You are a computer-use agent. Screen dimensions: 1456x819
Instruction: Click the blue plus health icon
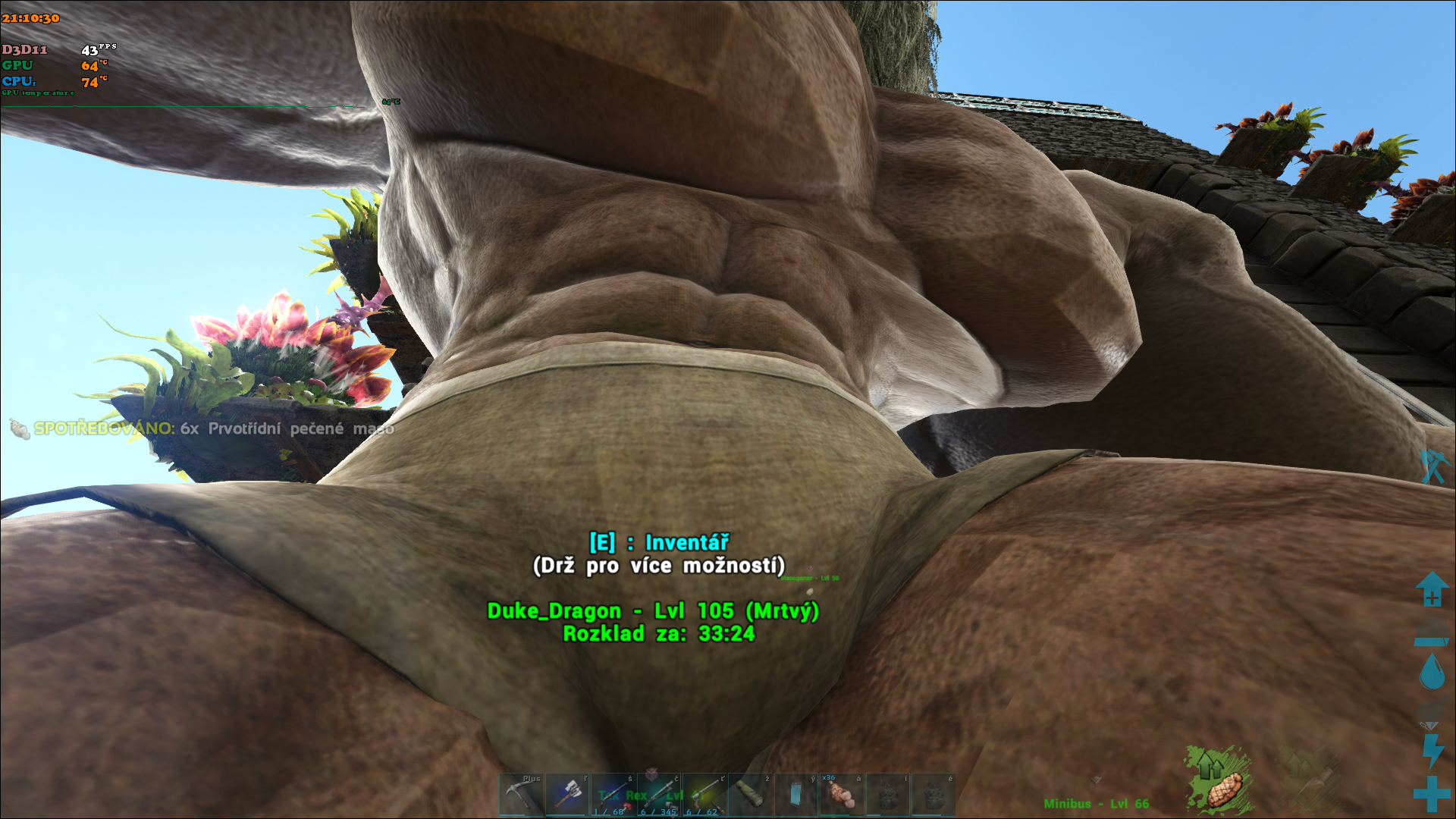(1432, 794)
